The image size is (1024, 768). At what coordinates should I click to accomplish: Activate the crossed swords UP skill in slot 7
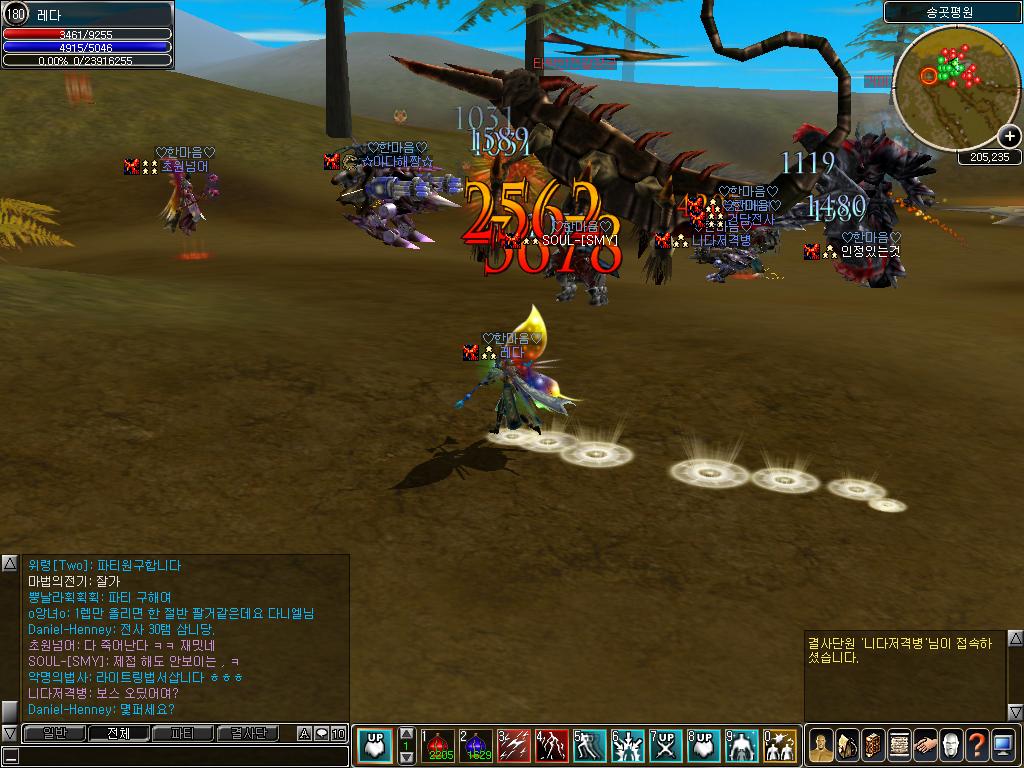tap(665, 746)
